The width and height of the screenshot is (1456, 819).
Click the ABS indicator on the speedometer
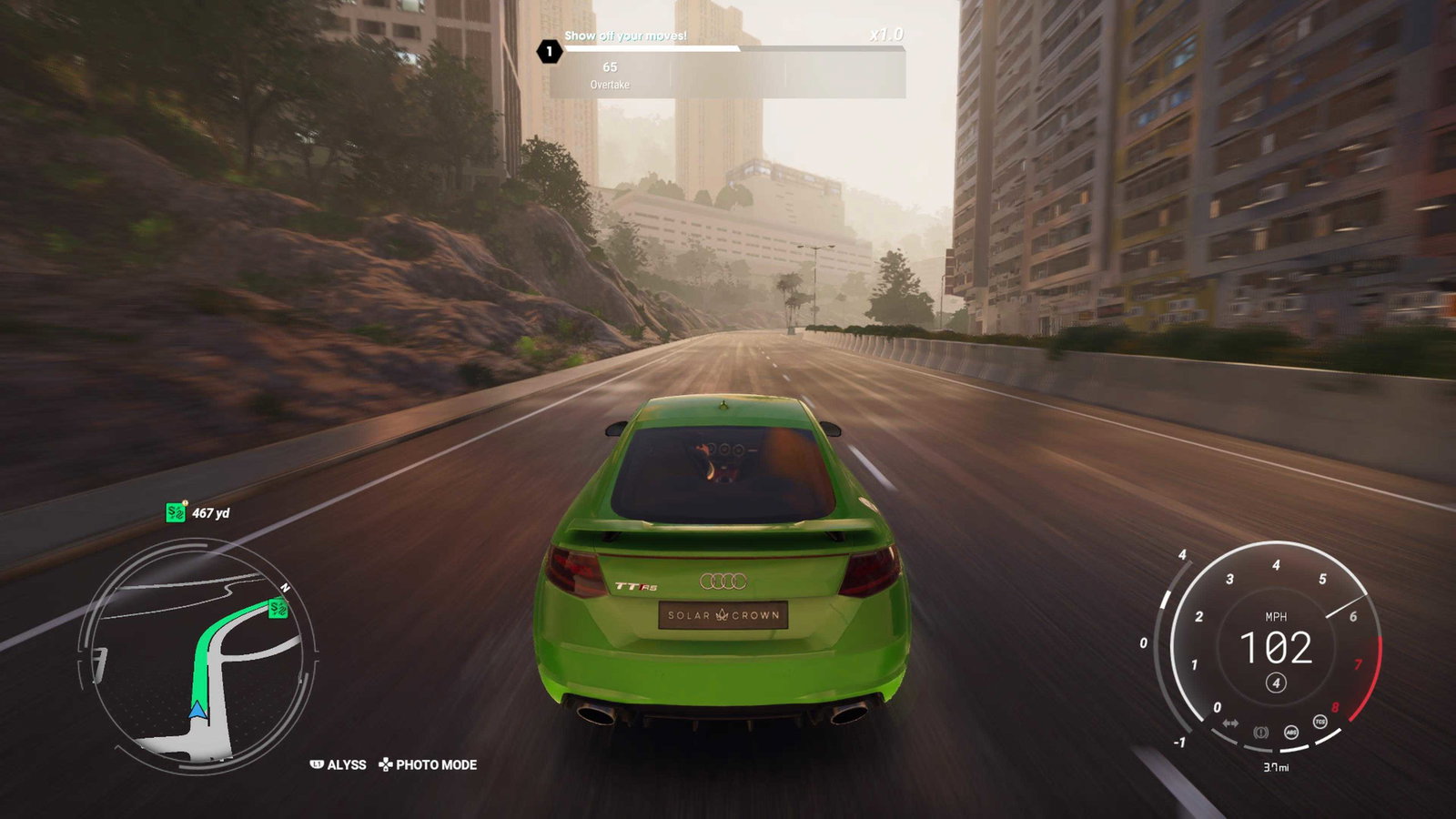tap(1290, 732)
